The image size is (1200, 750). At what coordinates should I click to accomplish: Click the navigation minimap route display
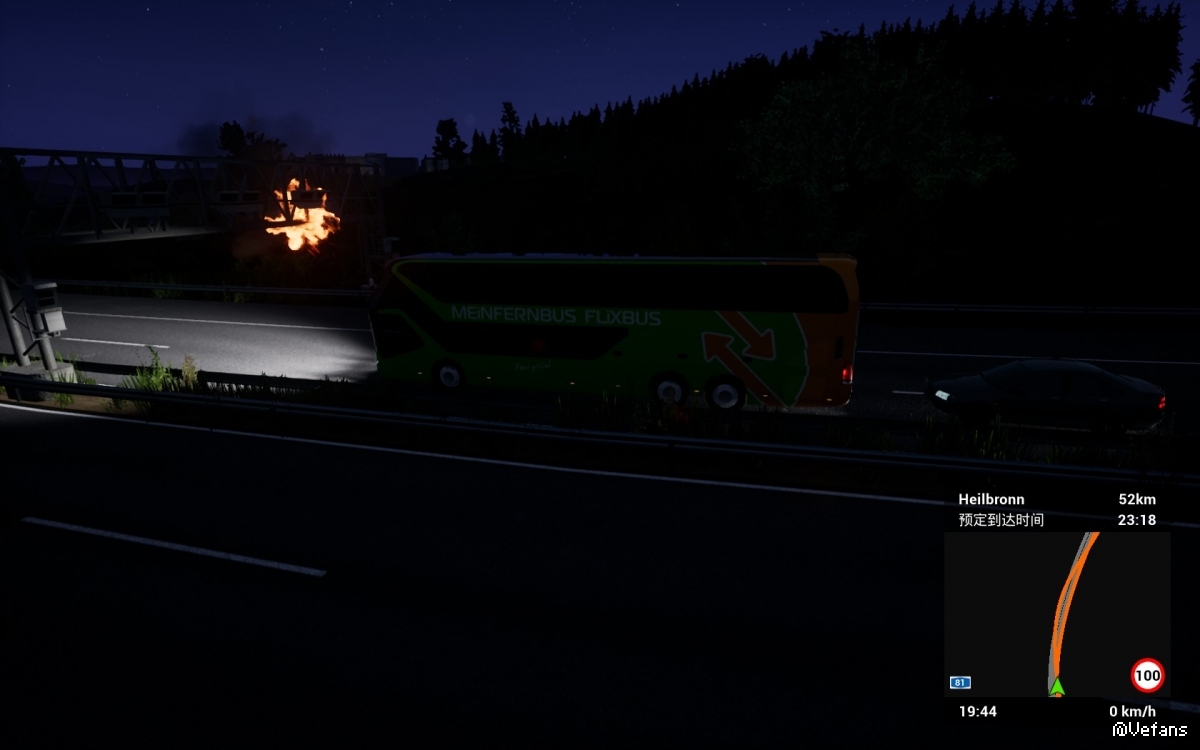(x=1056, y=613)
